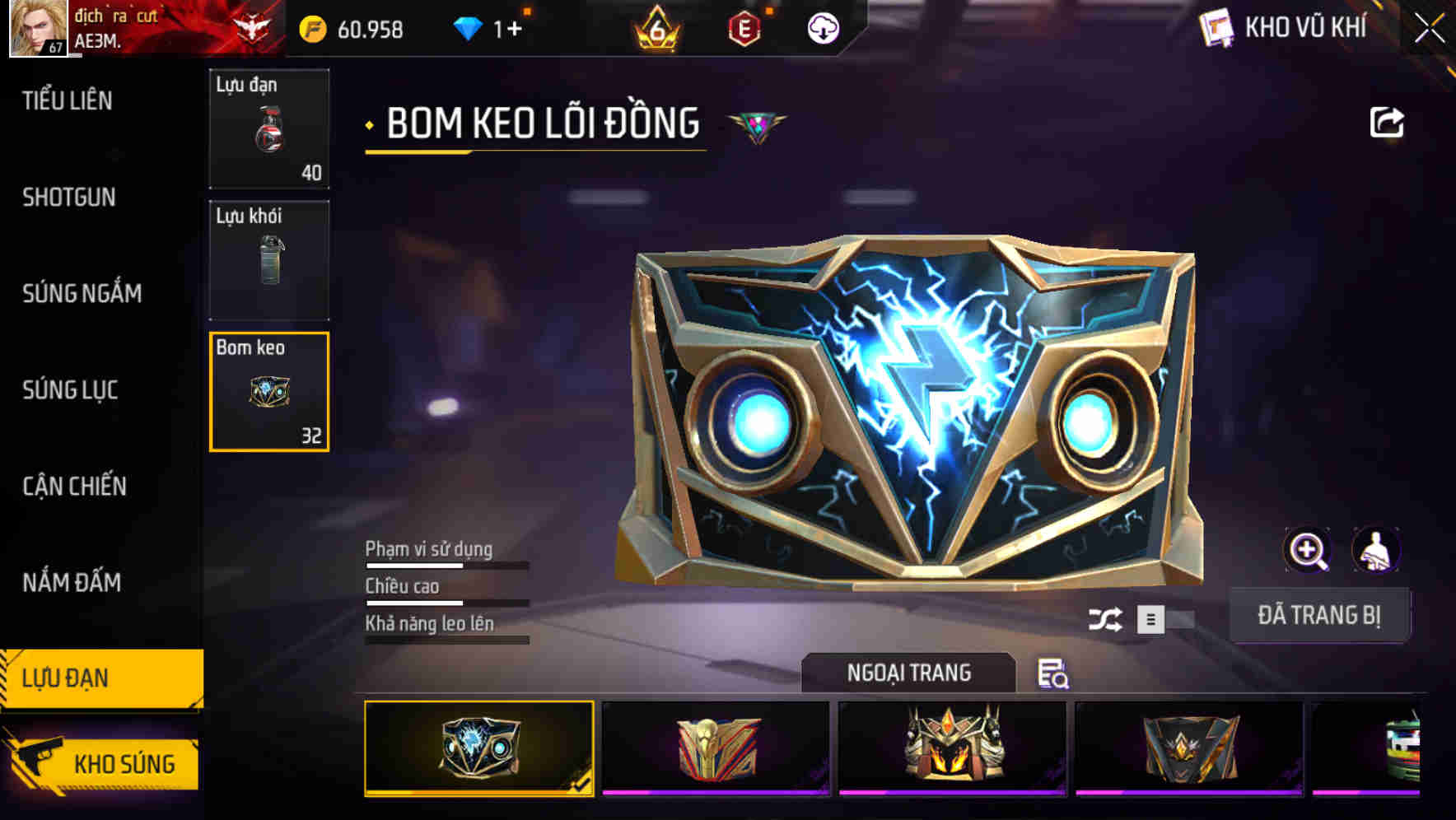1456x820 pixels.
Task: Open the skin list icon next to NGOẠI TRANG
Action: 1055,675
